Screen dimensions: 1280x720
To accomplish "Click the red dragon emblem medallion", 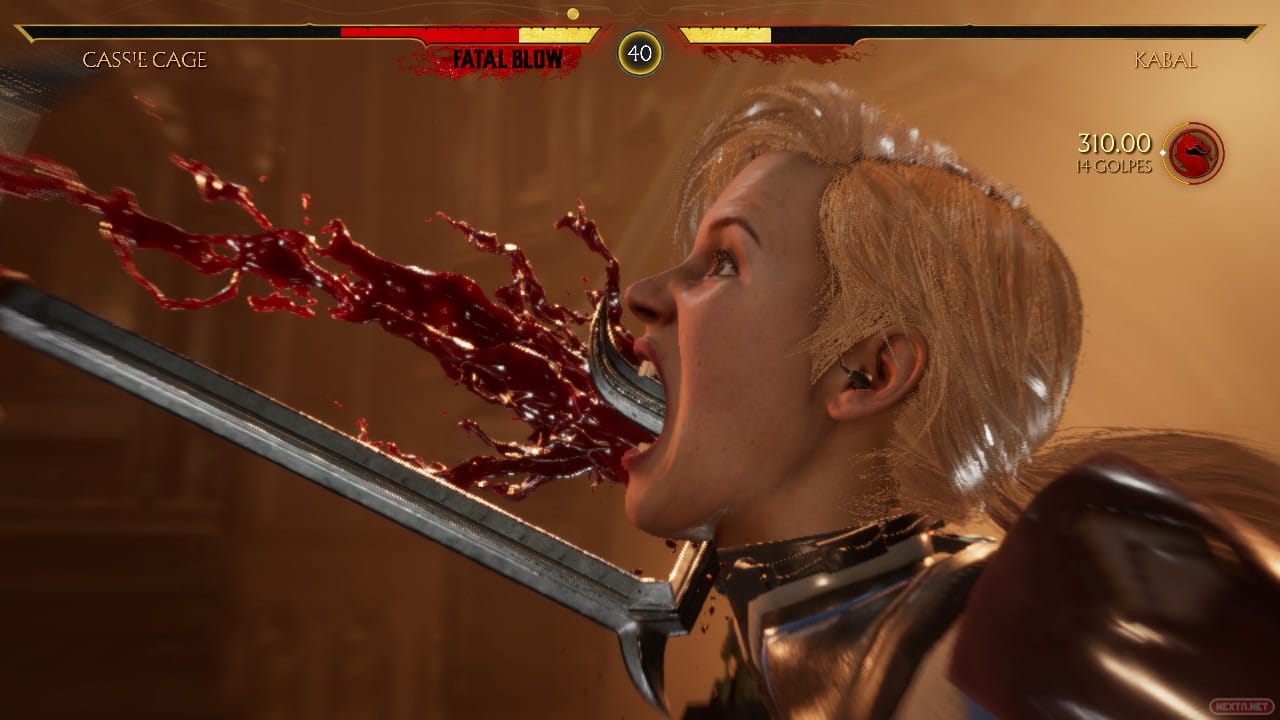I will [1193, 153].
